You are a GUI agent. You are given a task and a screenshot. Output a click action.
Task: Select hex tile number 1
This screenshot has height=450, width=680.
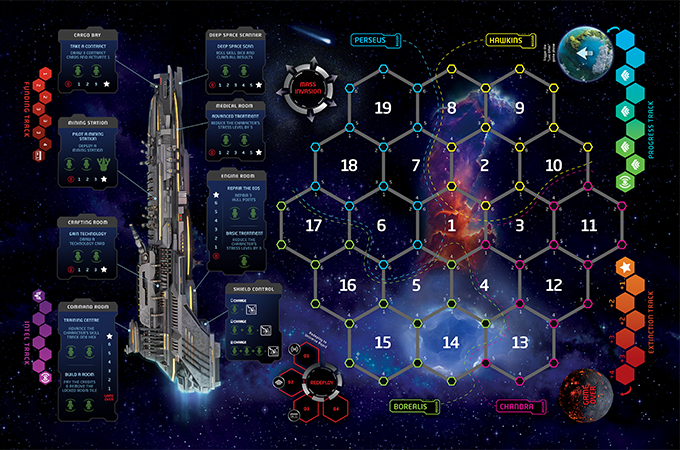click(451, 225)
